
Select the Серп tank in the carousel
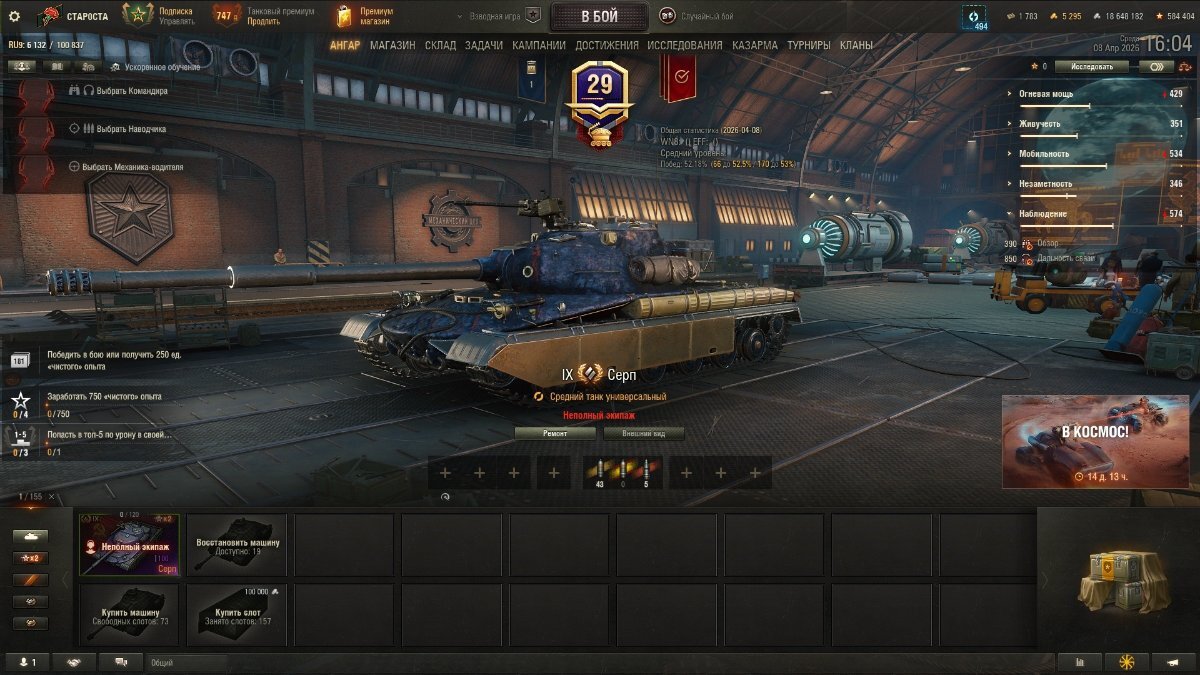click(x=130, y=544)
